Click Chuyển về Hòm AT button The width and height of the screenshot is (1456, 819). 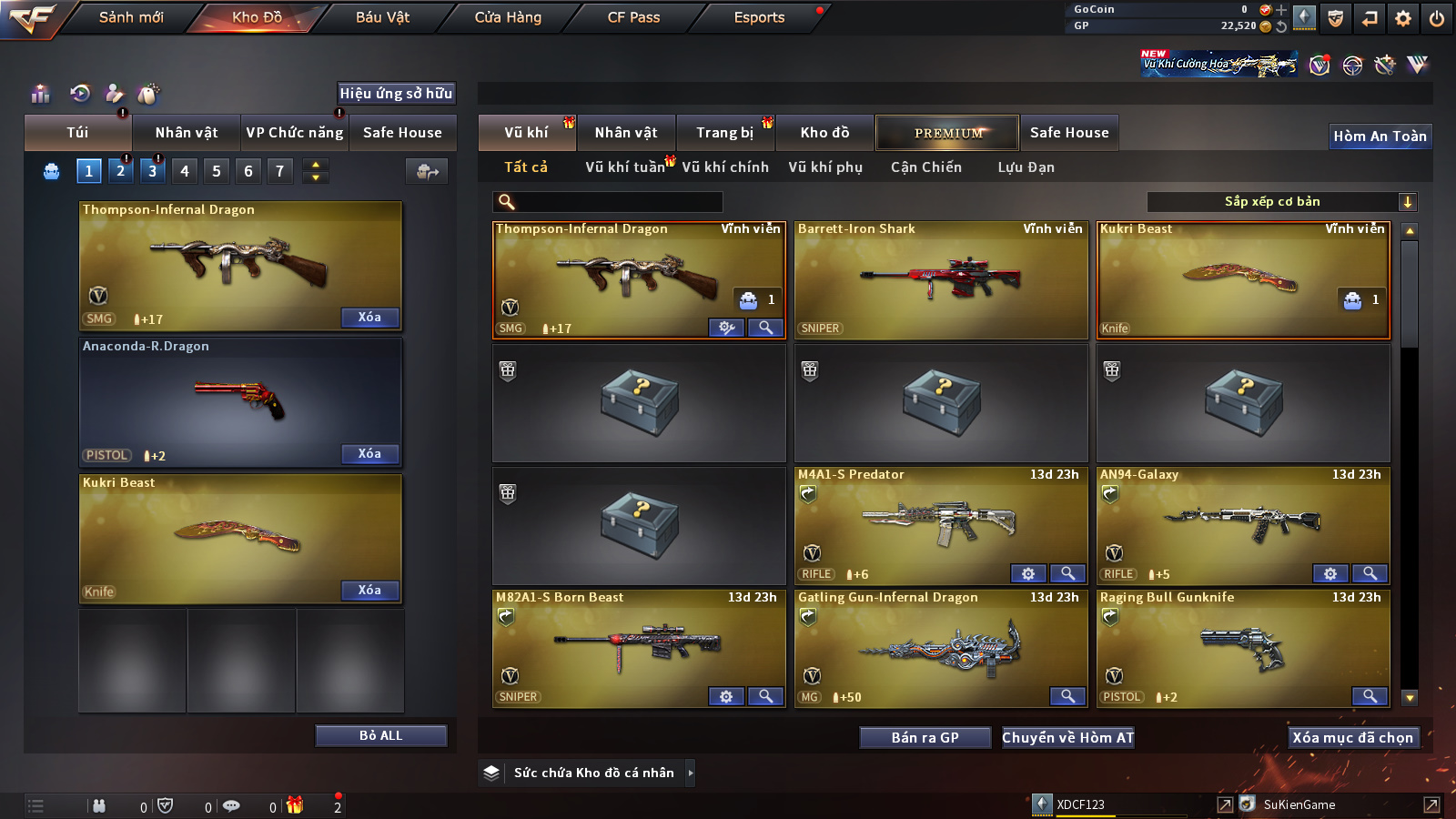pyautogui.click(x=1067, y=737)
